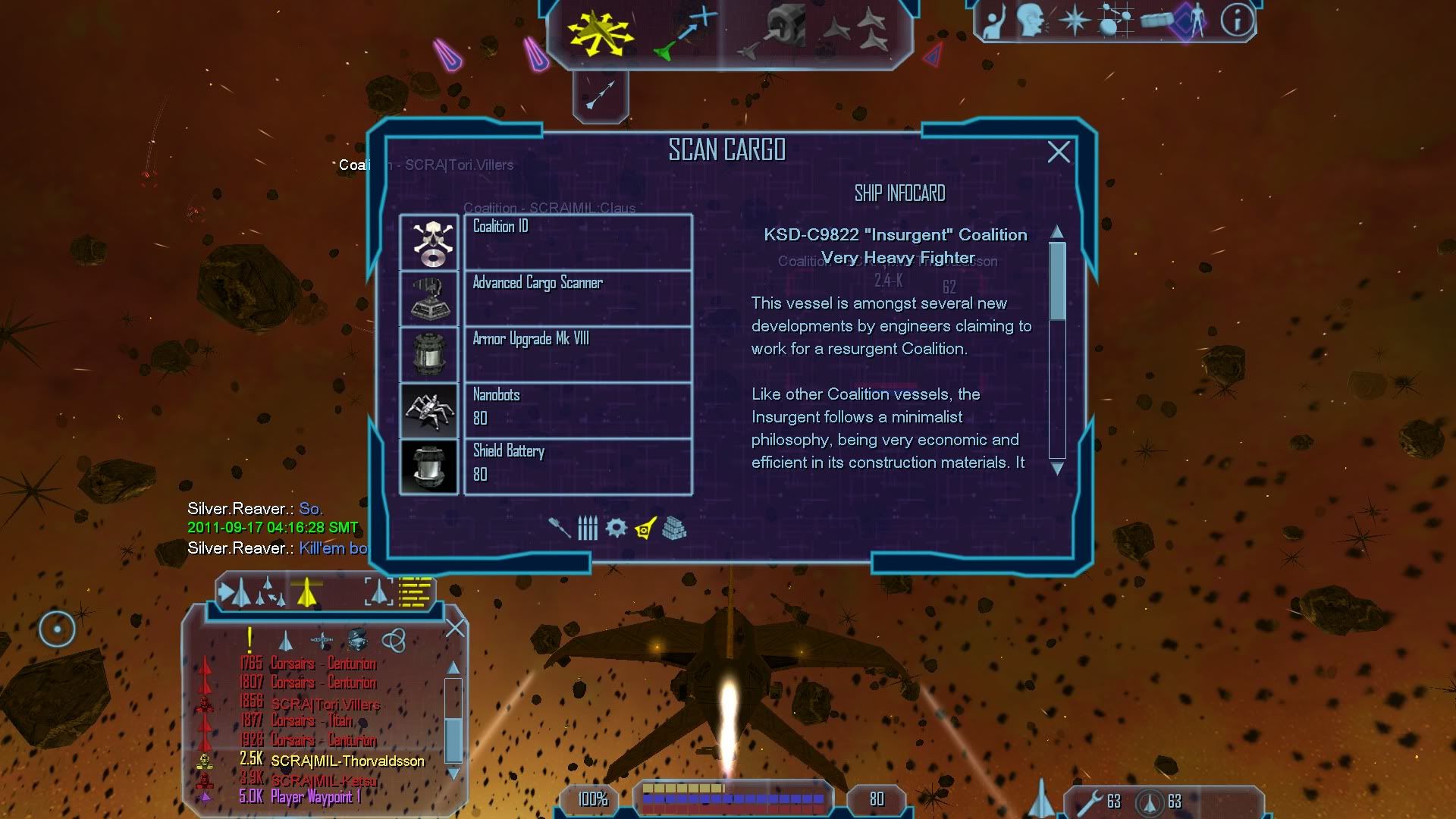Viewport: 1456px width, 819px height.
Task: Select the Nanobots cargo entry
Action: click(577, 410)
